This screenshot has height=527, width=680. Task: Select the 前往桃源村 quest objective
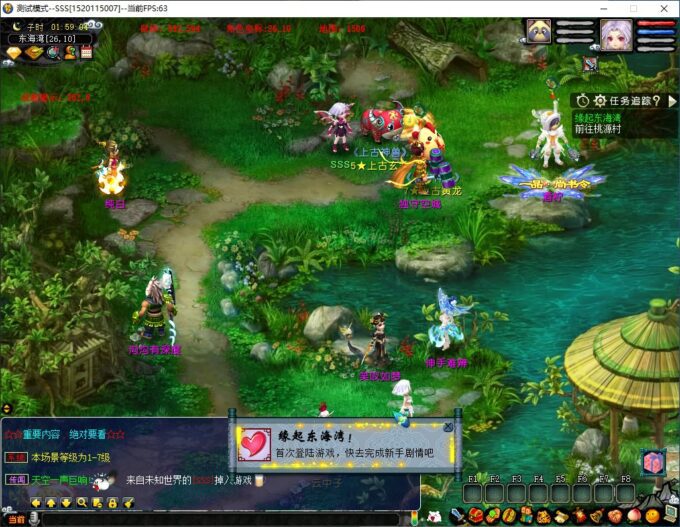point(598,130)
